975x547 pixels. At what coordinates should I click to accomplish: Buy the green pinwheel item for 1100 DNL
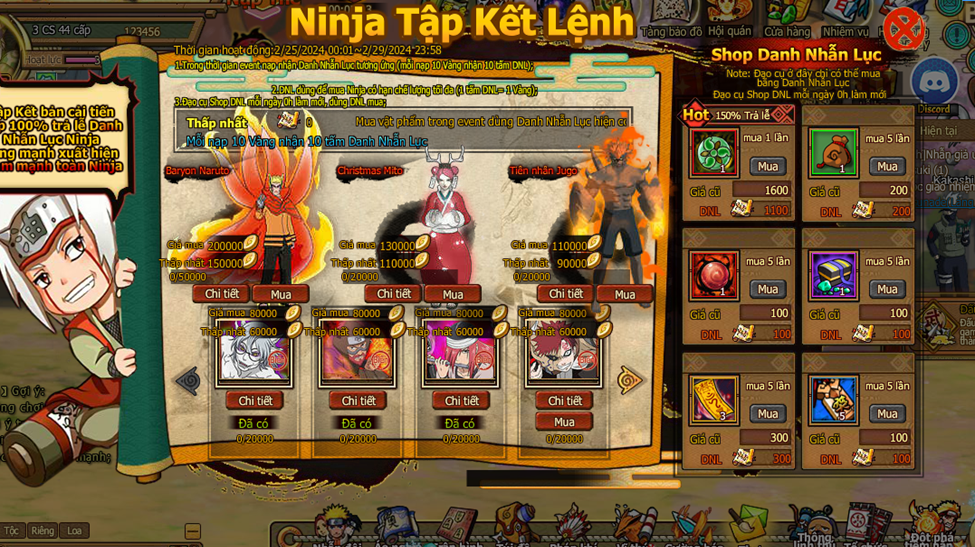point(767,166)
